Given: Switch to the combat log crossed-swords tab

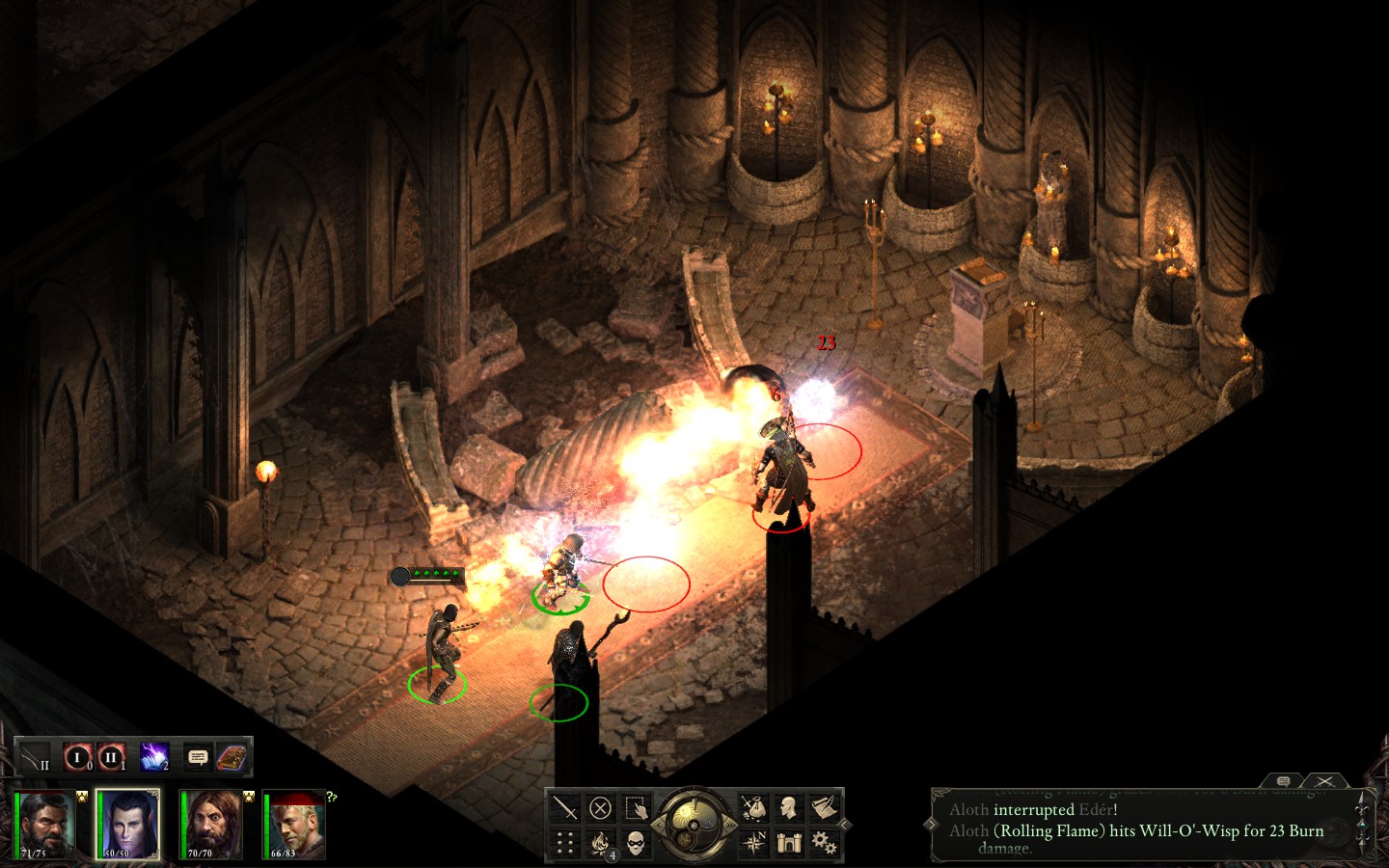Looking at the screenshot, I should pos(1325,780).
